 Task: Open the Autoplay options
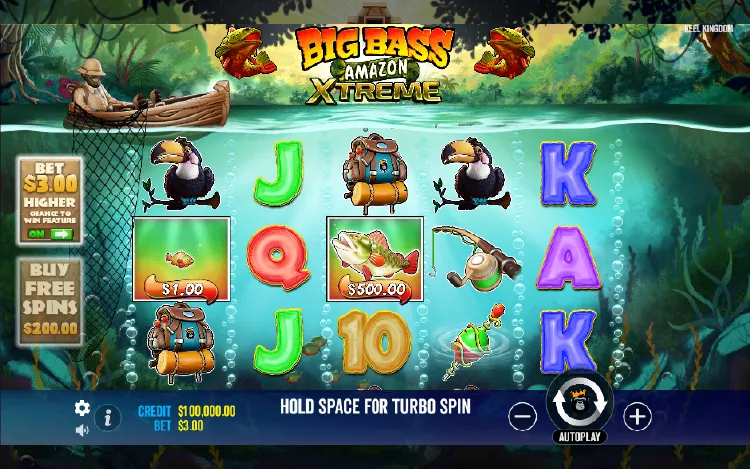pos(580,437)
